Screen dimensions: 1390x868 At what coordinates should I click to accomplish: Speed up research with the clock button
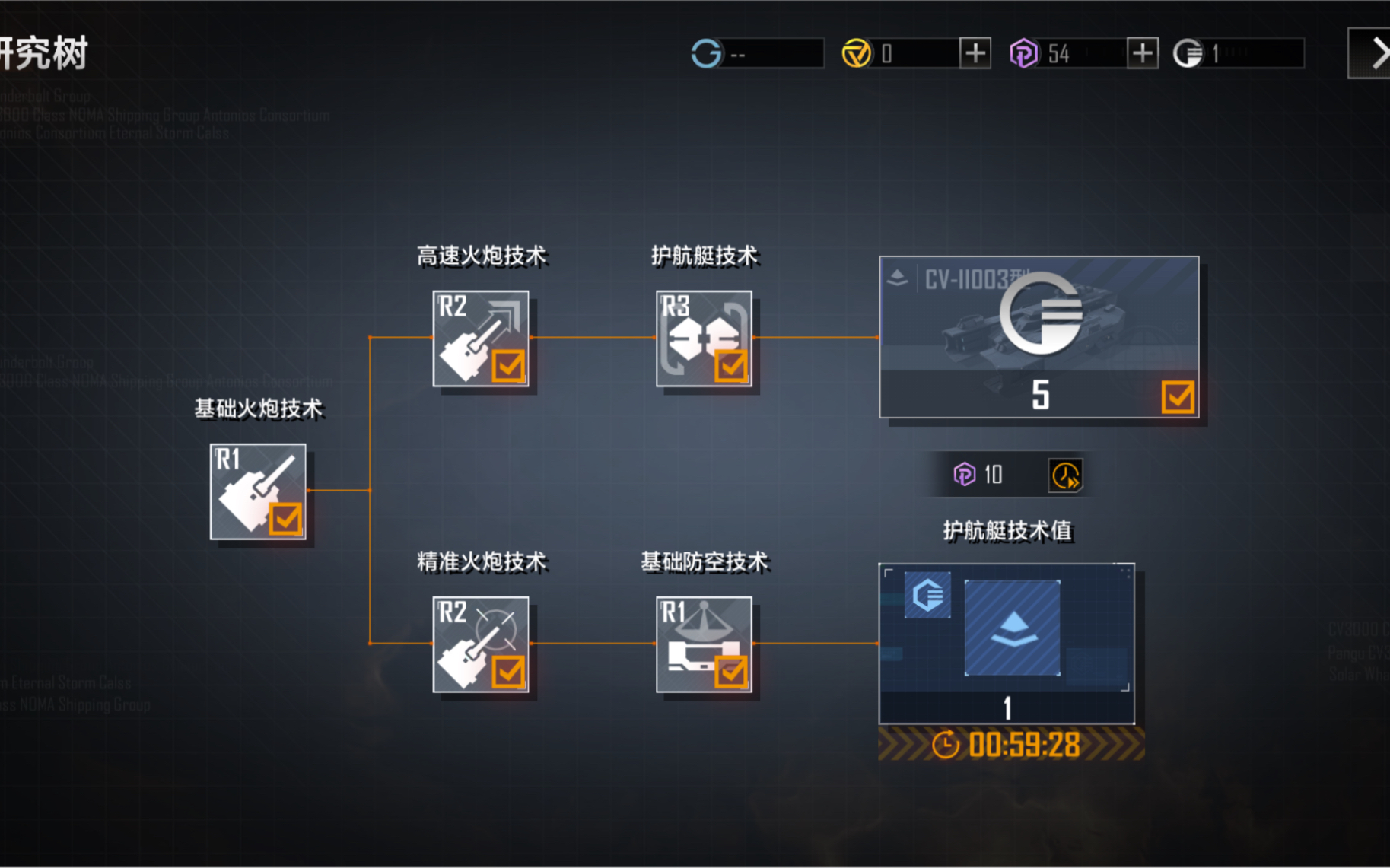1065,475
